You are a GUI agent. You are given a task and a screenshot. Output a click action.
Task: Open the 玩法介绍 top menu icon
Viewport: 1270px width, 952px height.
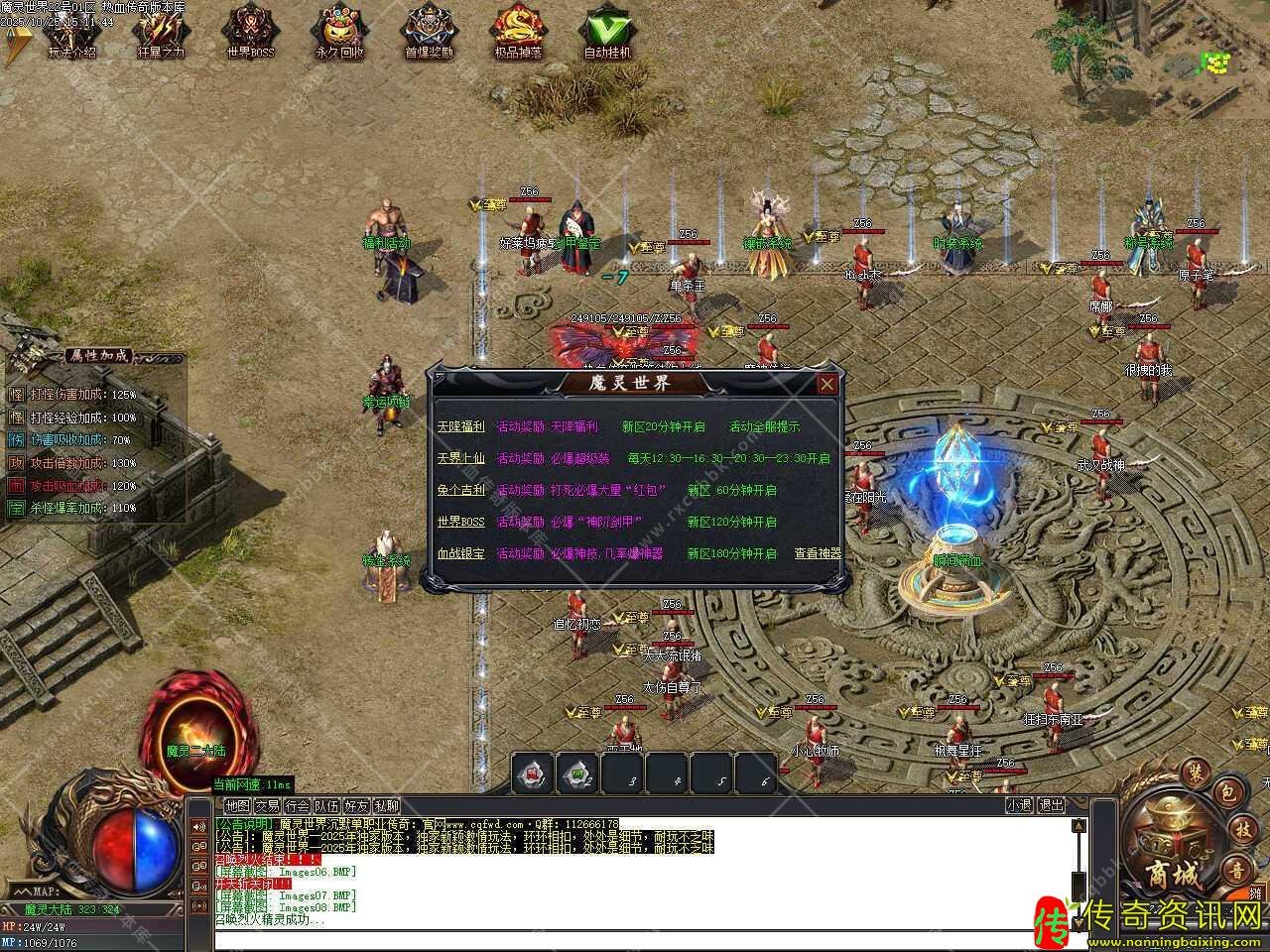[71, 33]
